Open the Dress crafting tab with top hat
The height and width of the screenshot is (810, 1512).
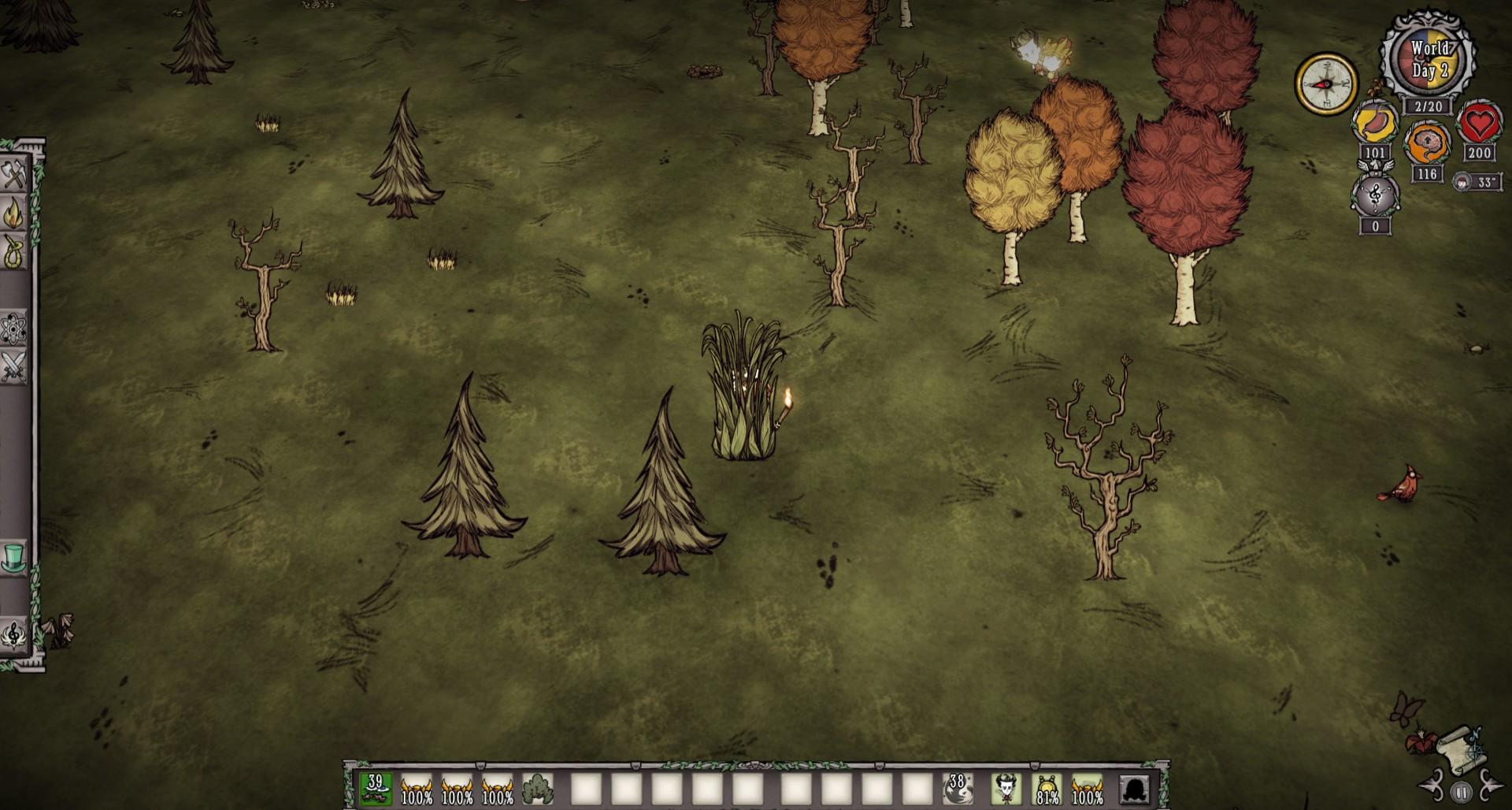coord(13,558)
